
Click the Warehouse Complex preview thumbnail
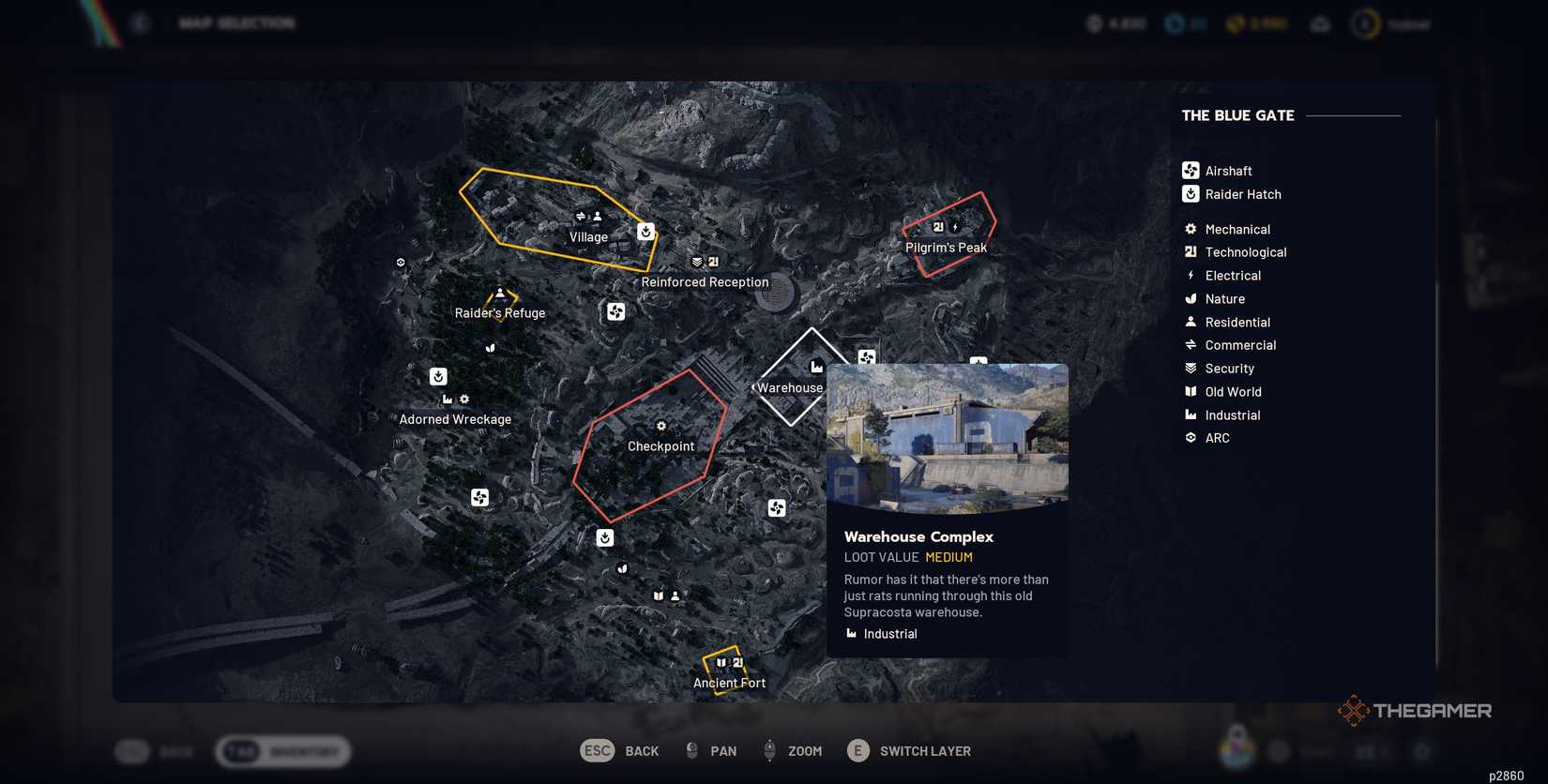coord(947,439)
